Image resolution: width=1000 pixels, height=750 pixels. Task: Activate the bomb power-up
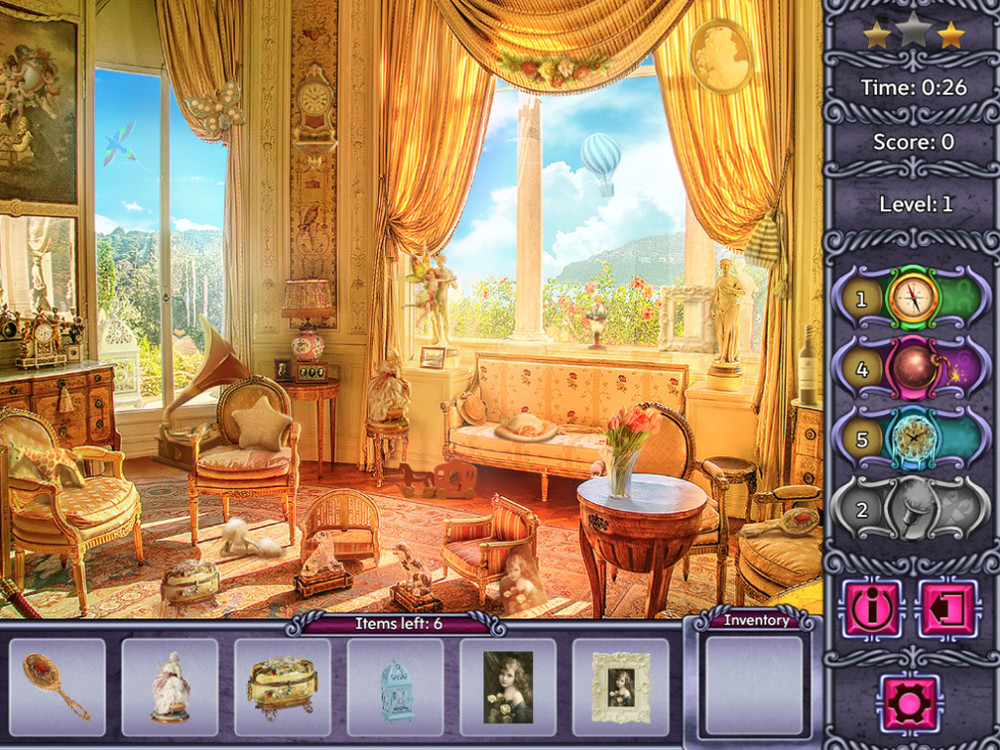(x=913, y=367)
